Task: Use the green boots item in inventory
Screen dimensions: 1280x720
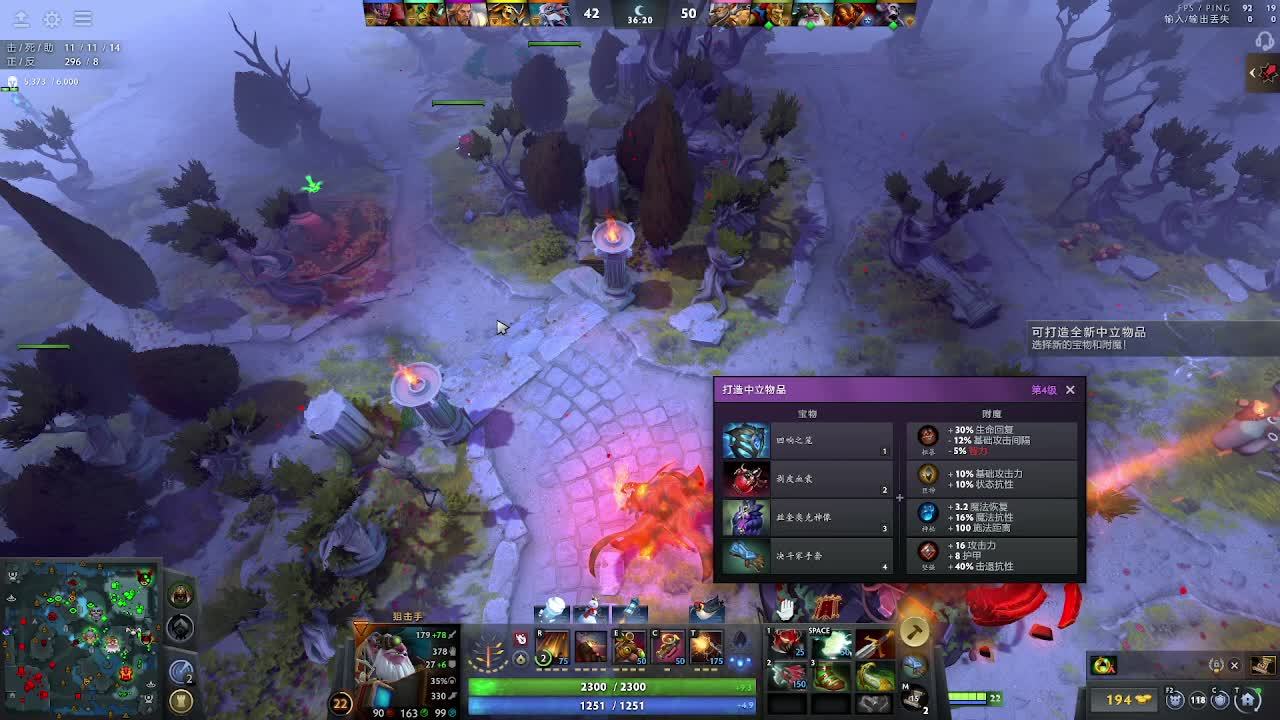Action: [x=830, y=677]
